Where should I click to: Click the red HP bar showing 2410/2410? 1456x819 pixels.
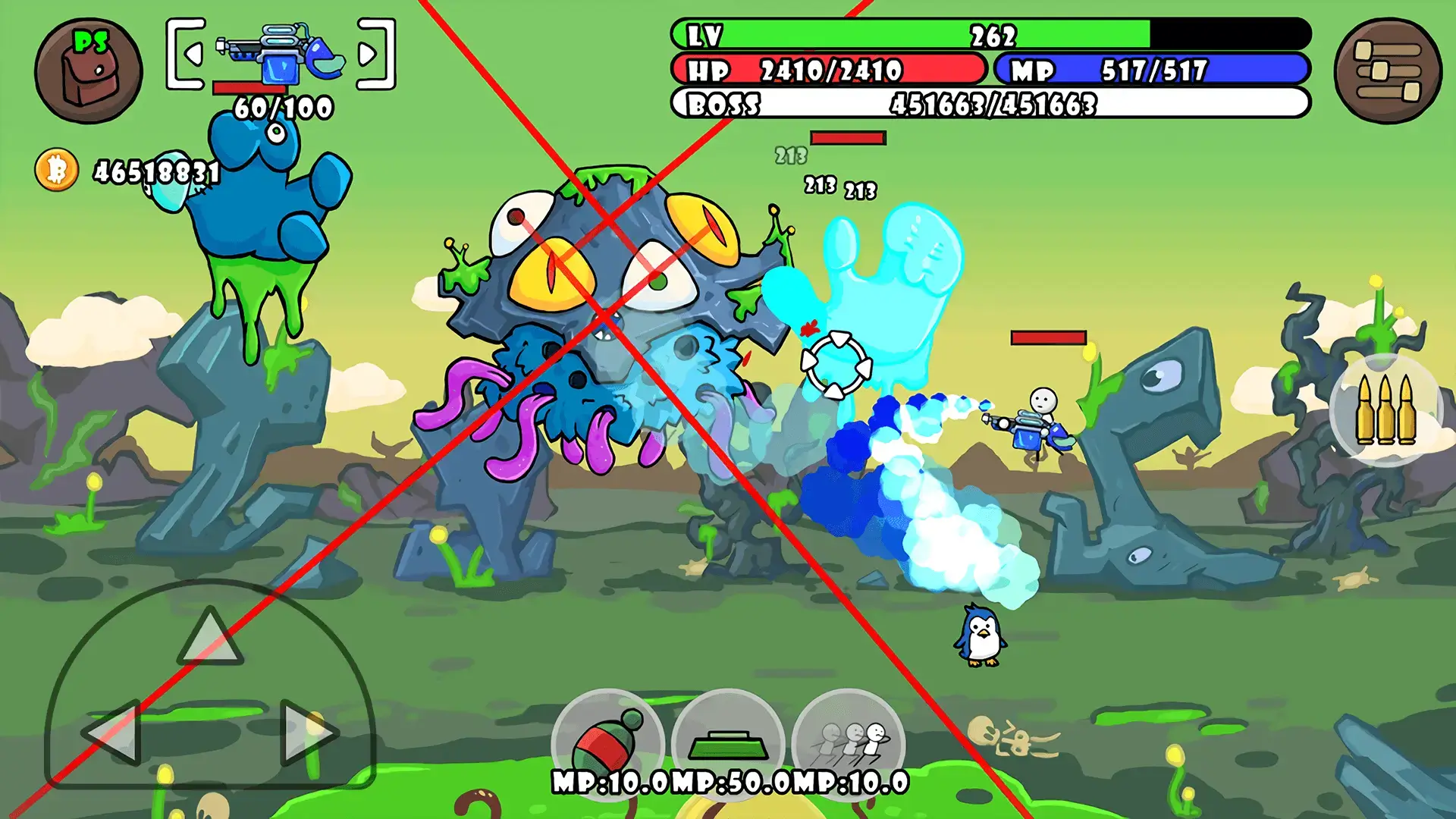pos(827,71)
